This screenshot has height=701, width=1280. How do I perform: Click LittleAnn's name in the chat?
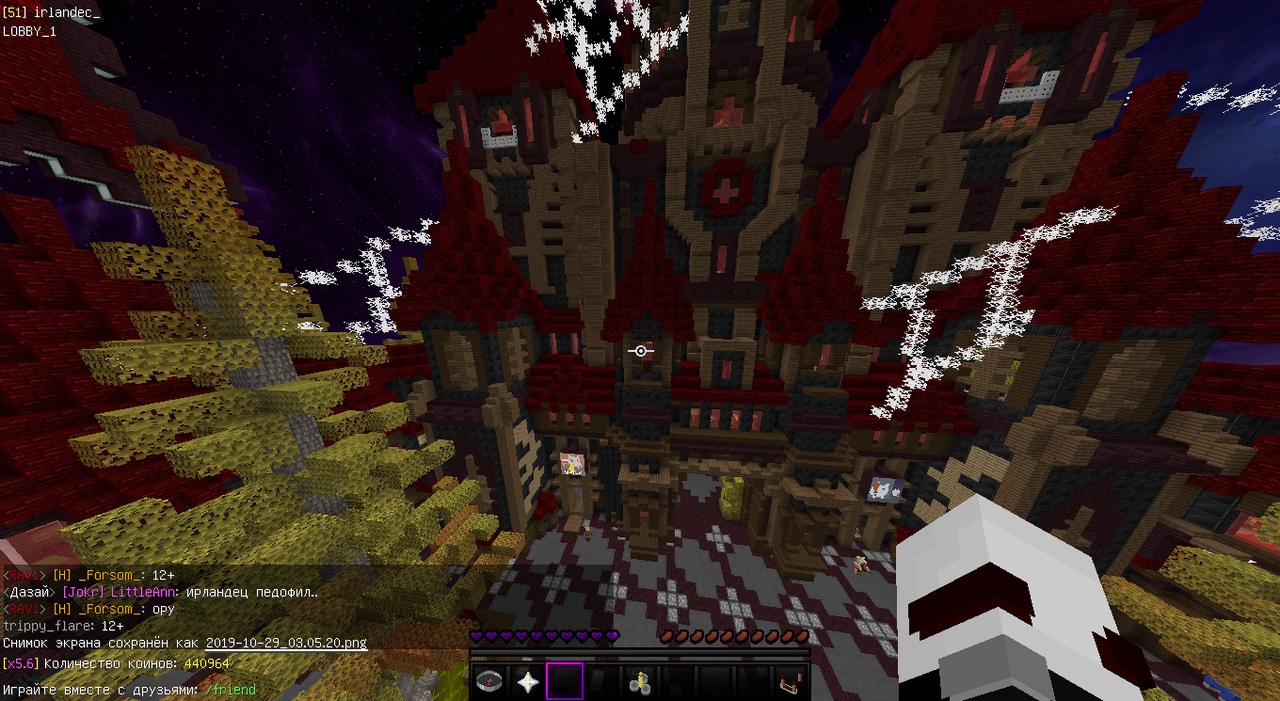pyautogui.click(x=149, y=592)
